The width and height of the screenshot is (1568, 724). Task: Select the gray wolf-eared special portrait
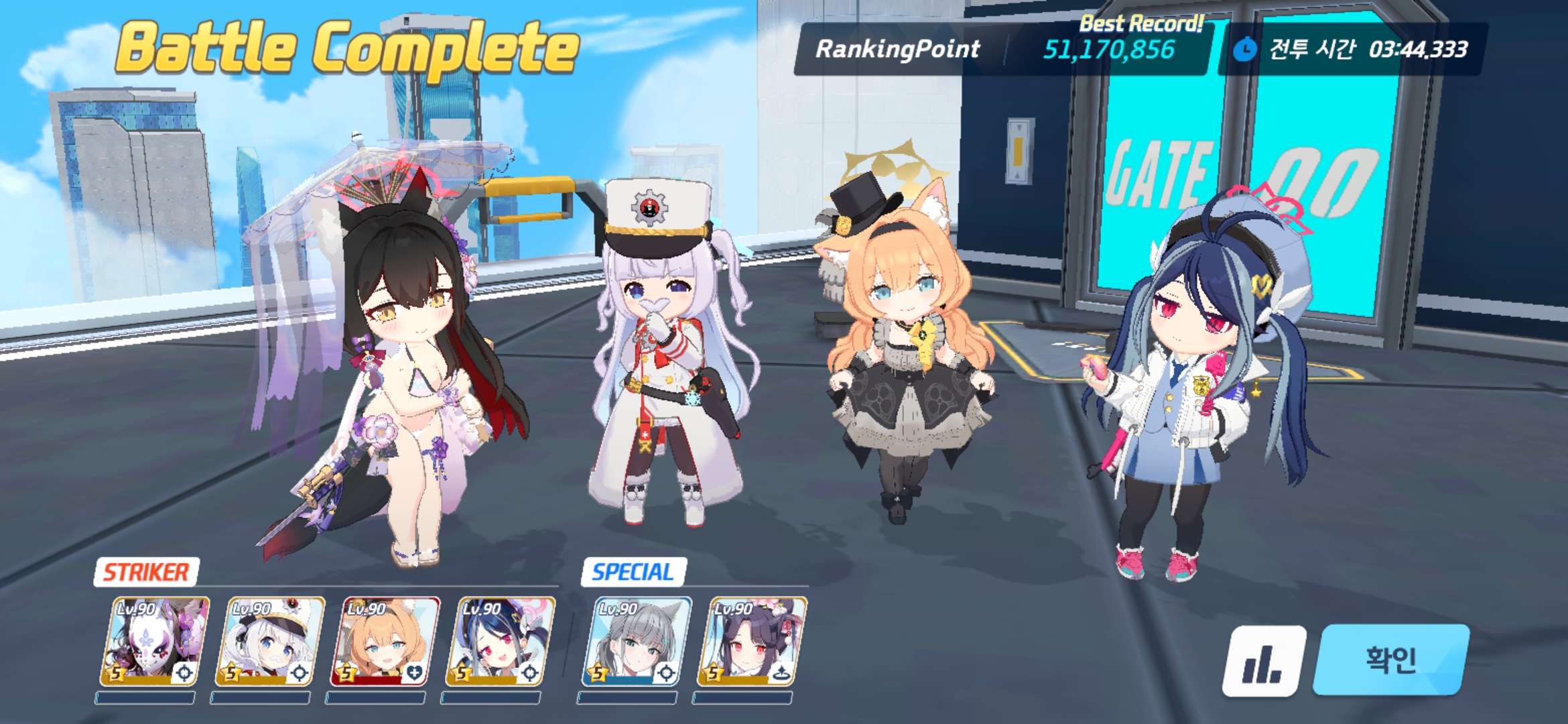click(x=636, y=642)
